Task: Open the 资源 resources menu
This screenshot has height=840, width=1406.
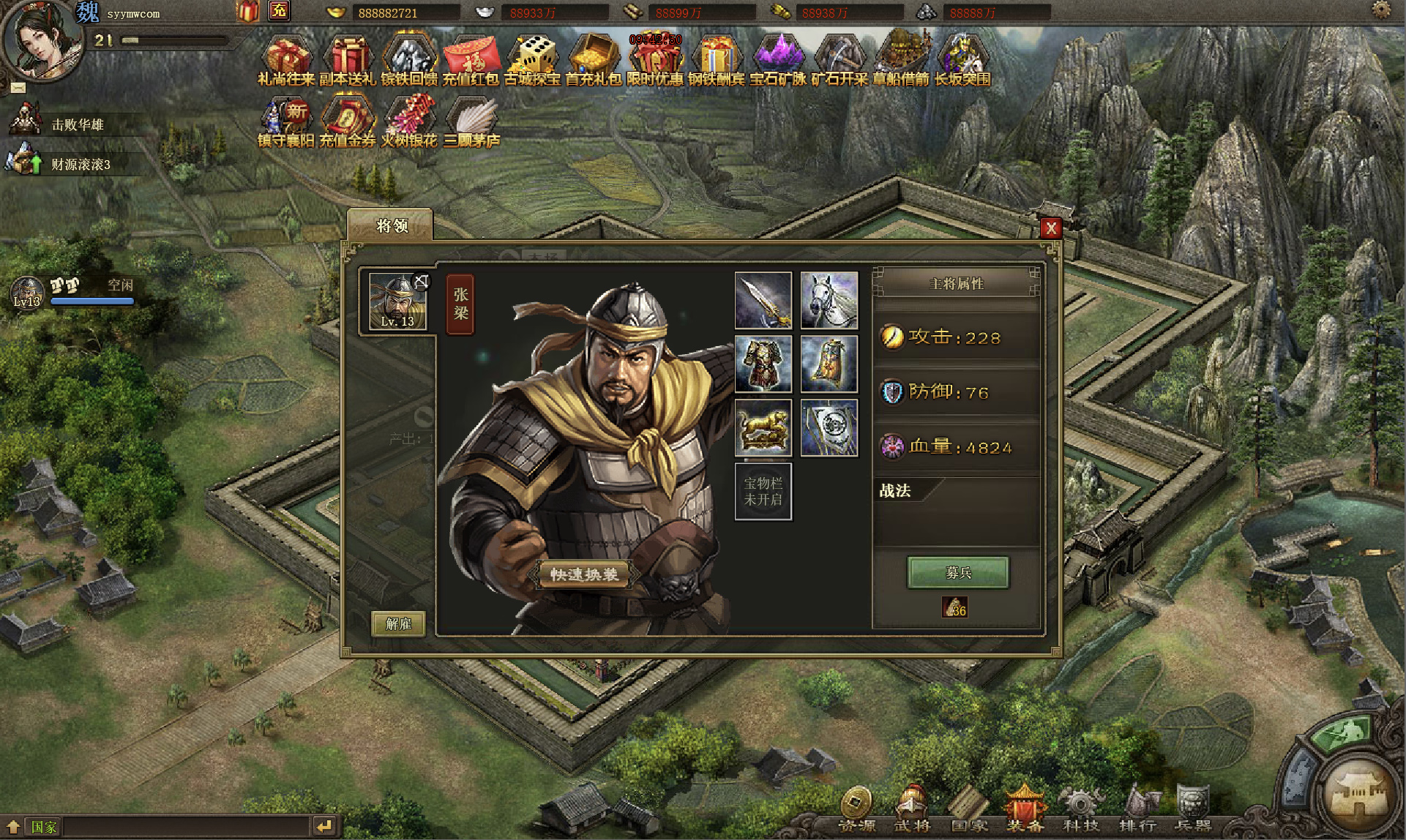Action: coord(856,809)
